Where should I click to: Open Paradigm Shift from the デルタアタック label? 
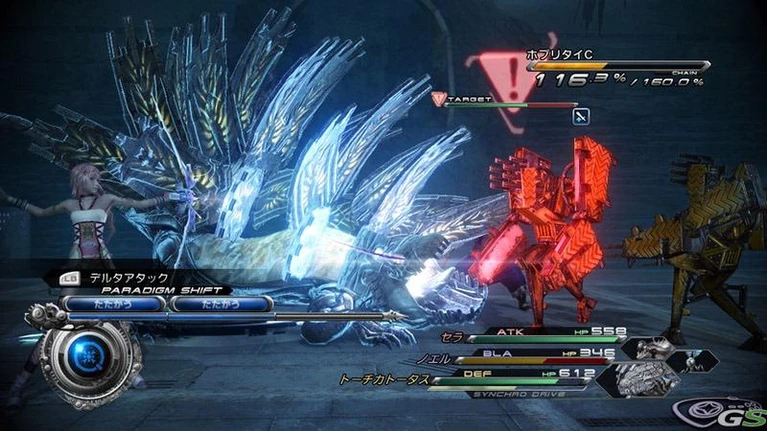(x=135, y=277)
